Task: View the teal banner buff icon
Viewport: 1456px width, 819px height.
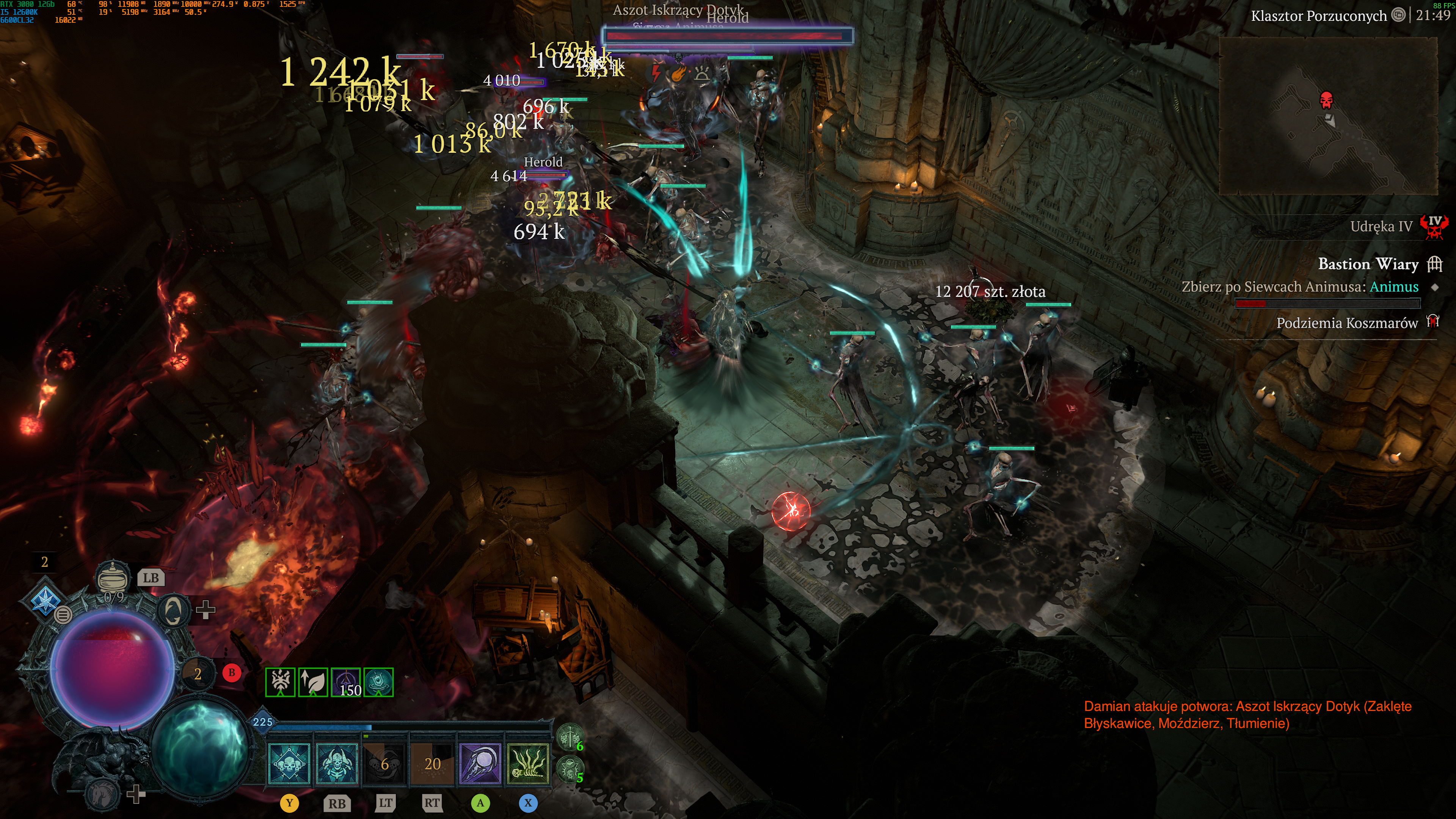Action: click(x=379, y=682)
